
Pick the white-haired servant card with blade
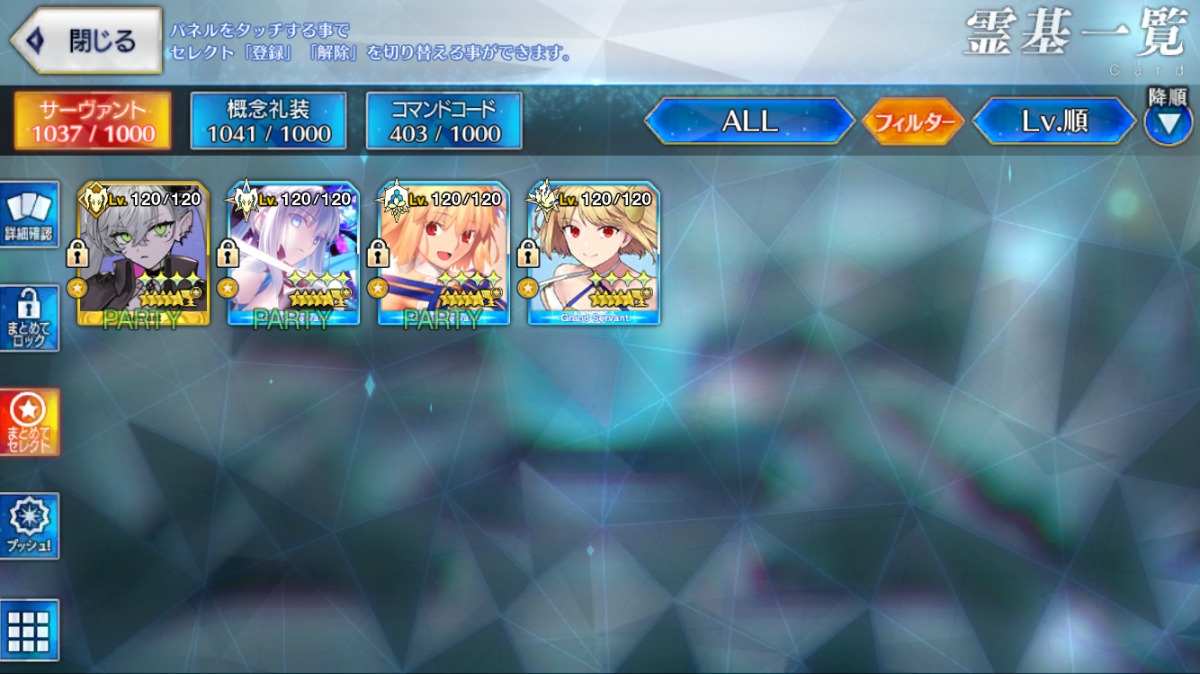[294, 254]
